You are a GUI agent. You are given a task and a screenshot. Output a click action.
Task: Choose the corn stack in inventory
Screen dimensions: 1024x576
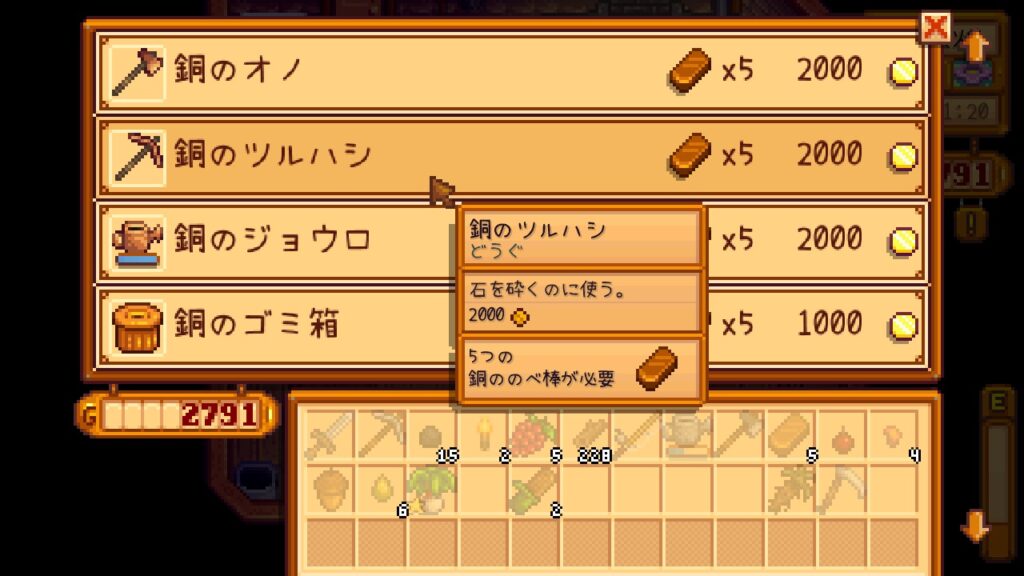pos(535,489)
